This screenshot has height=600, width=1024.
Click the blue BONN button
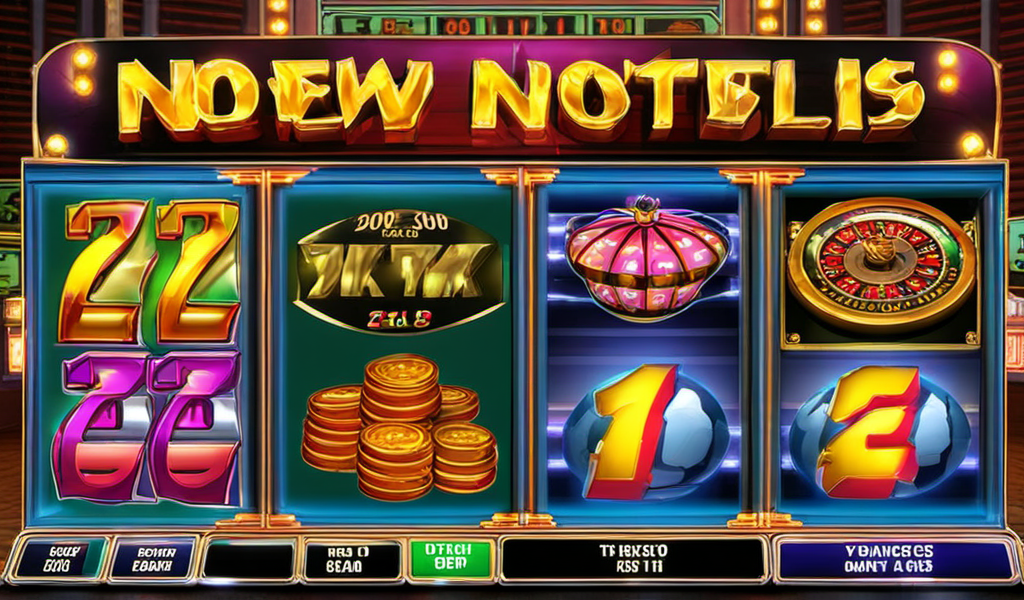pos(153,559)
